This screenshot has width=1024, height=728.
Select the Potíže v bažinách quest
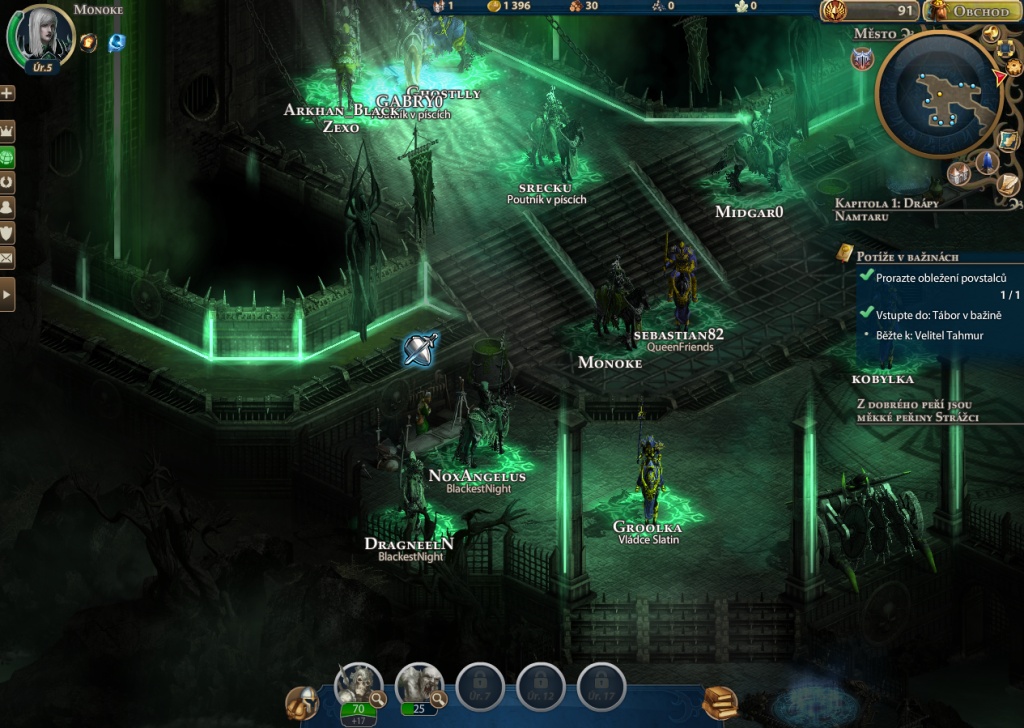click(907, 257)
